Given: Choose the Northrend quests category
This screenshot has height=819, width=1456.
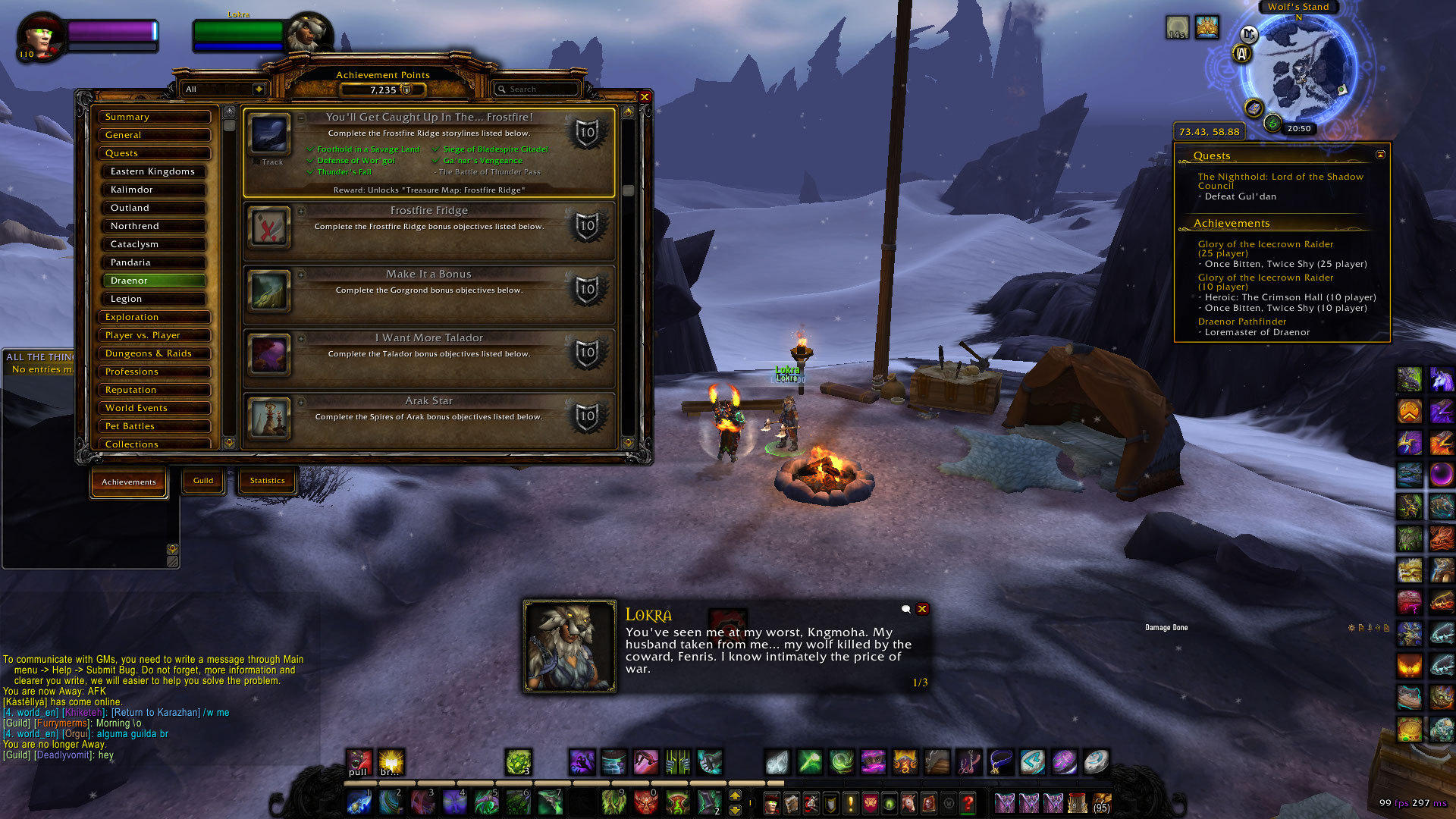Looking at the screenshot, I should [x=155, y=226].
